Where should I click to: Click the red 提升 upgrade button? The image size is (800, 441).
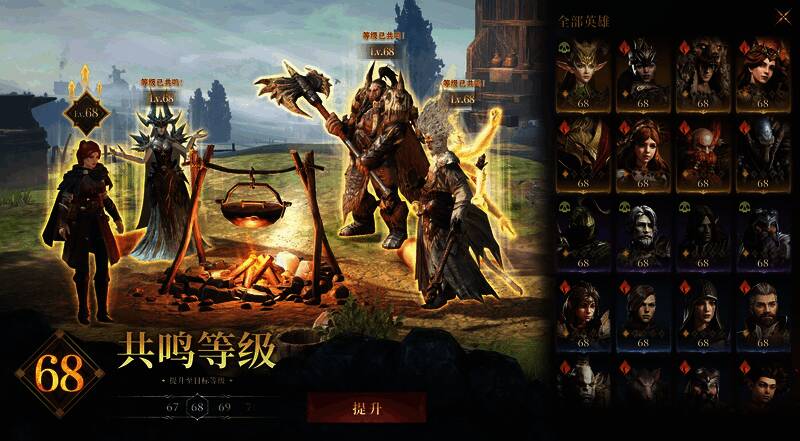pos(366,408)
